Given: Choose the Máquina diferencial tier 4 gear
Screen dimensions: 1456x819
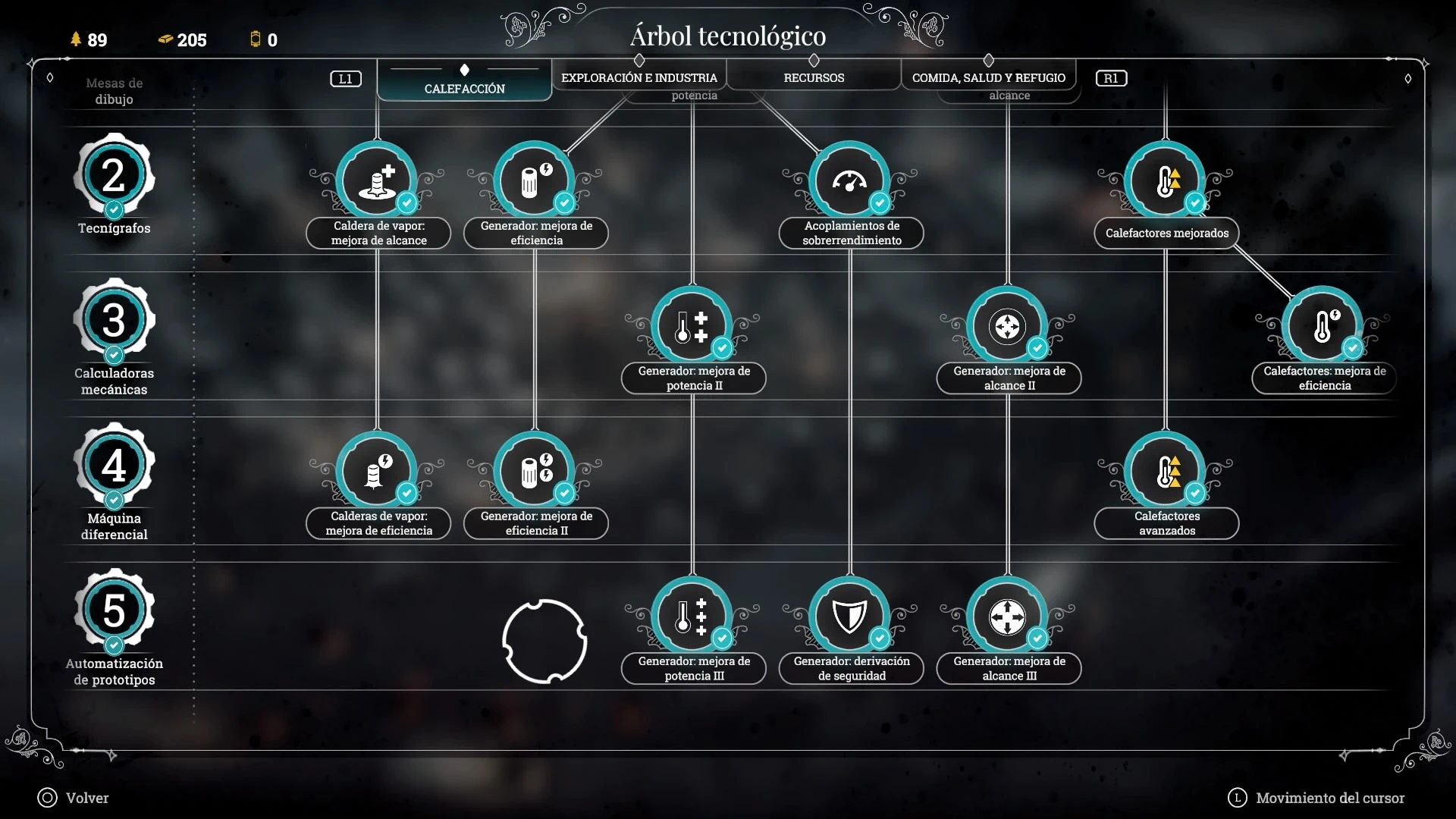Looking at the screenshot, I should [x=114, y=466].
